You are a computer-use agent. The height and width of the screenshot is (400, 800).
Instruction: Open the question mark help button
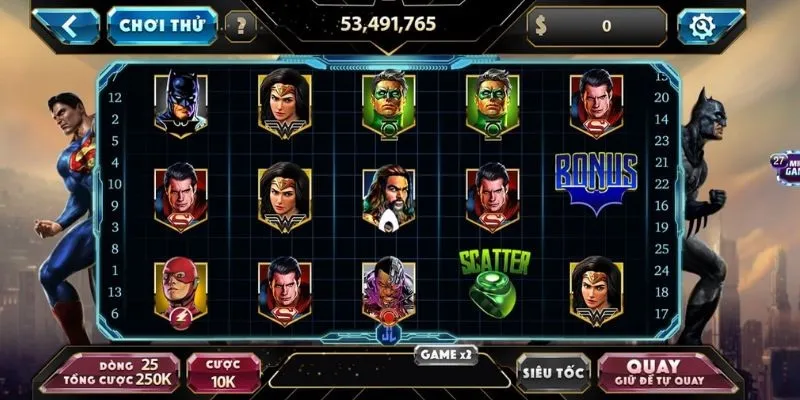(240, 26)
